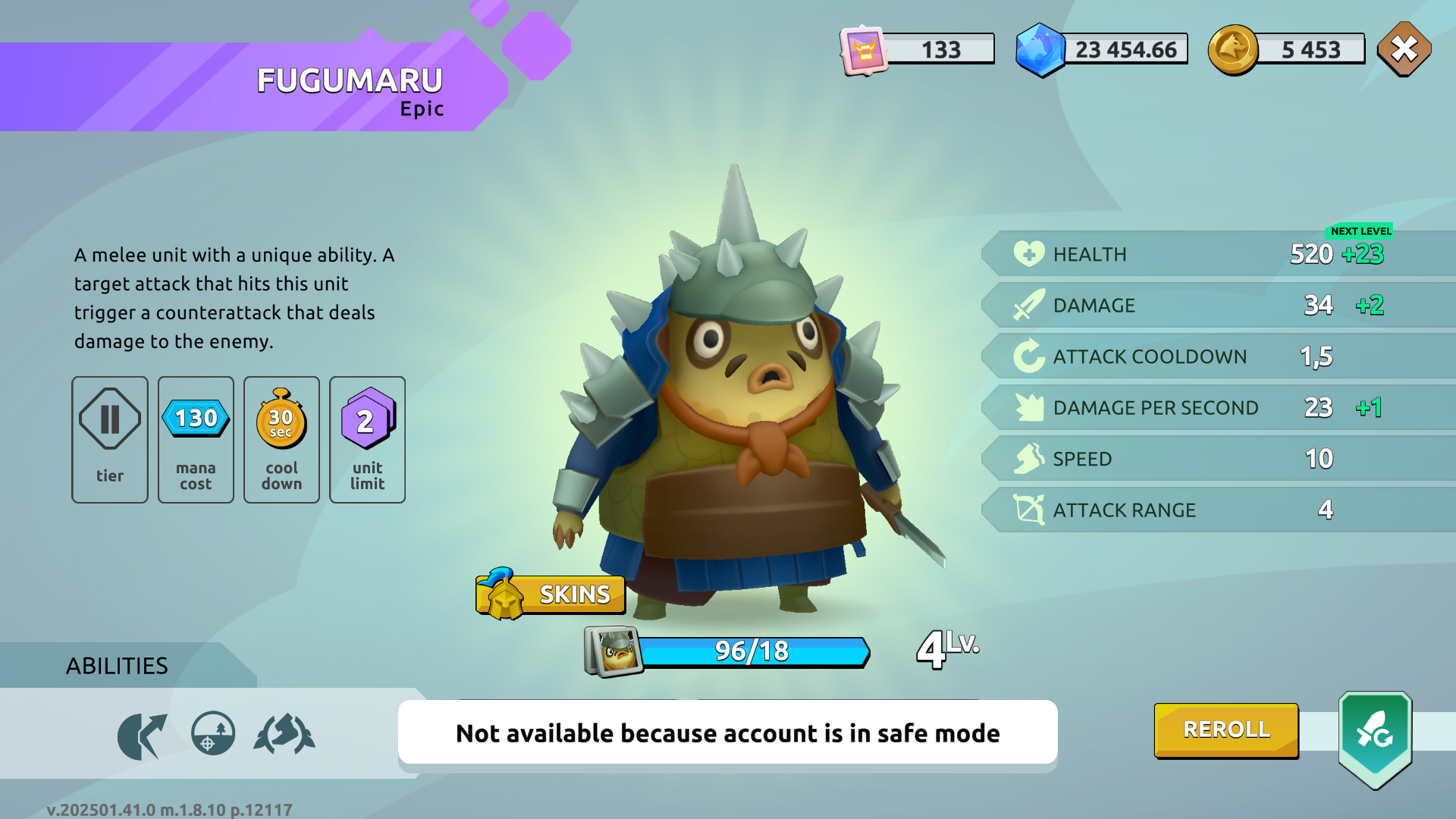Click the 130 mana cost box
Screen dimensions: 1456x819
[x=196, y=439]
